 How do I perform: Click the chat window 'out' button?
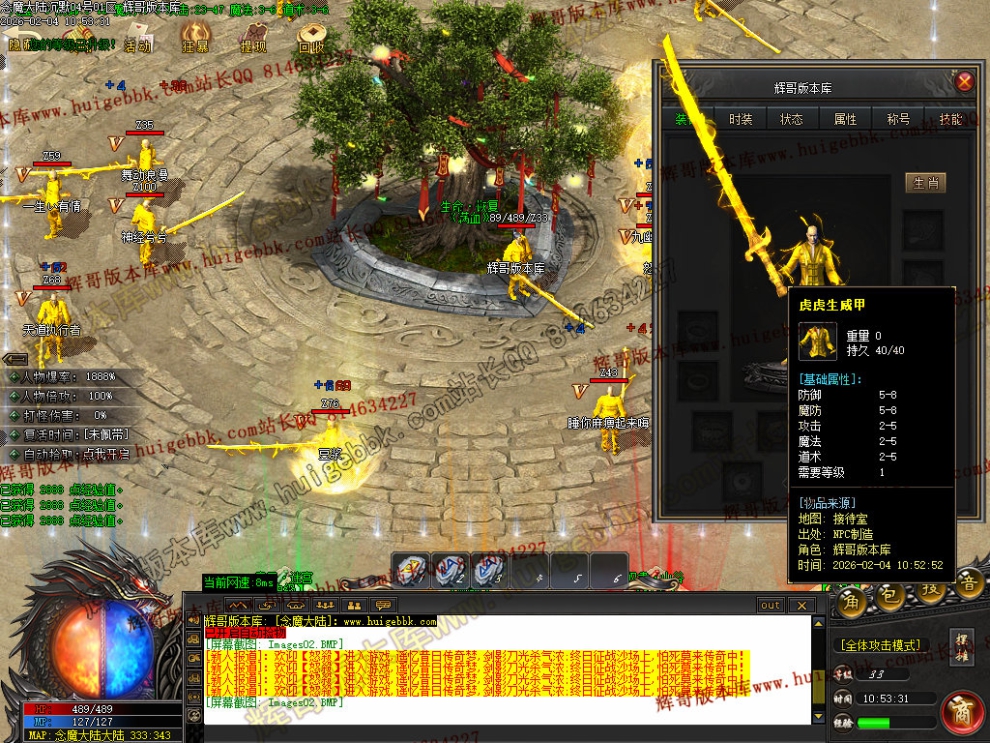770,605
